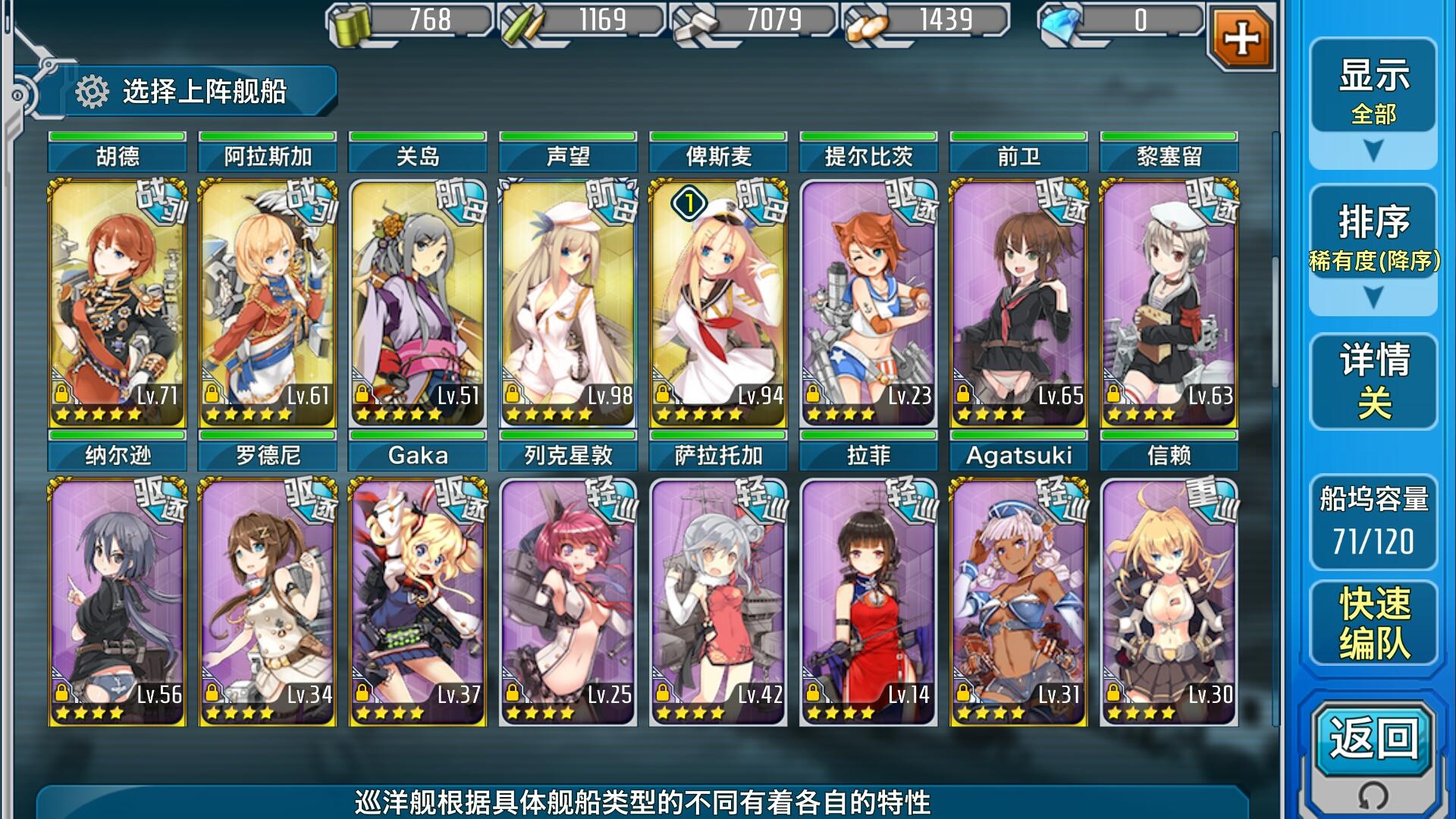Choose the 纳尔逊 Lv.56 card
Screen dimensions: 1456x819
118,602
